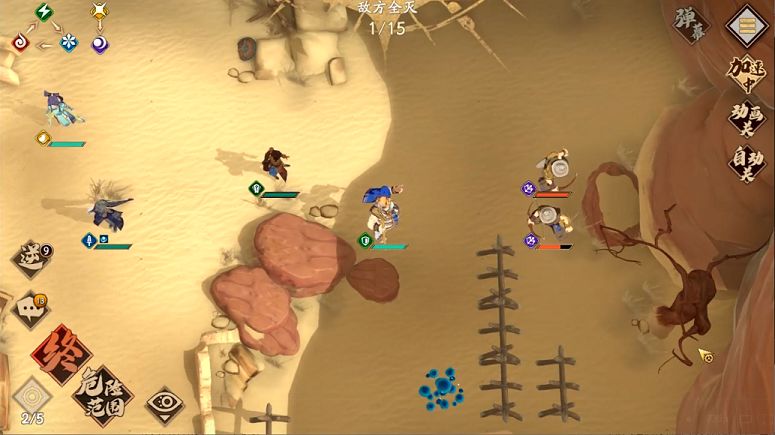Viewport: 775px width, 435px height.
Task: Click the 逃 escape button
Action: (30, 259)
